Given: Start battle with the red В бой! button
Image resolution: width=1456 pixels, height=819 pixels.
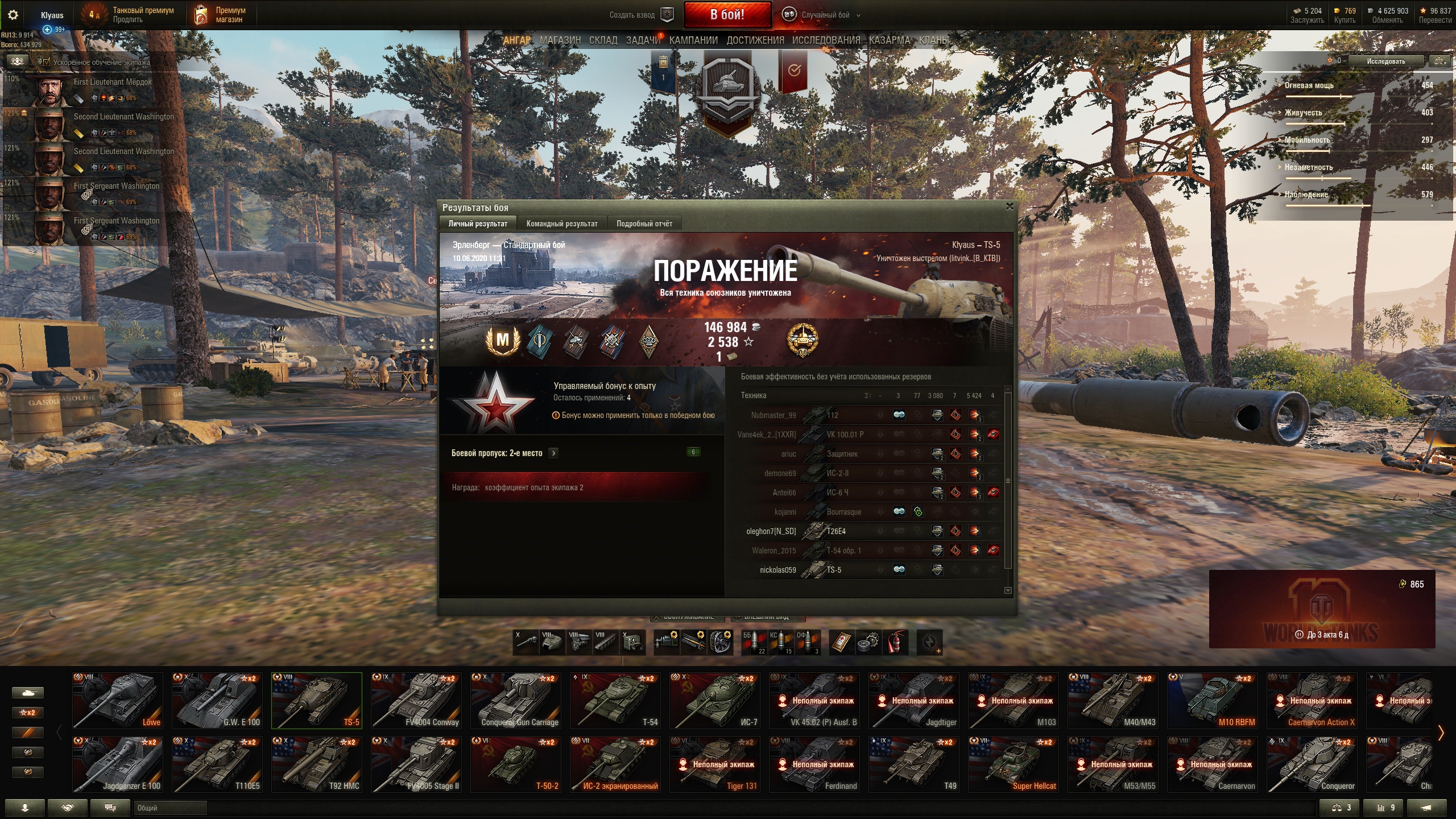Looking at the screenshot, I should (x=727, y=15).
